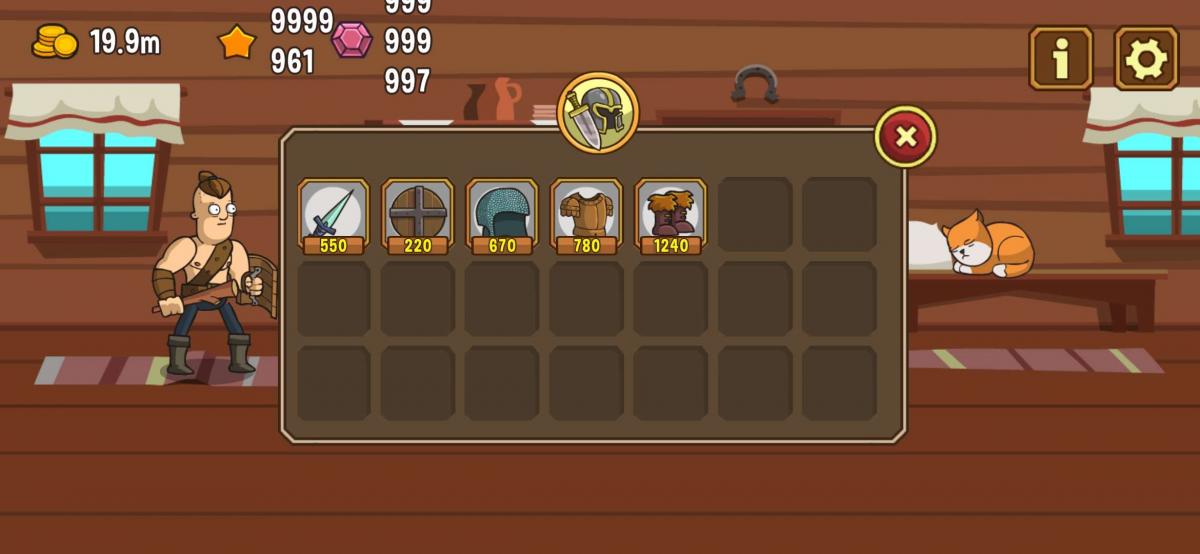Open the settings gear menu
This screenshot has width=1200, height=554.
pos(1146,59)
